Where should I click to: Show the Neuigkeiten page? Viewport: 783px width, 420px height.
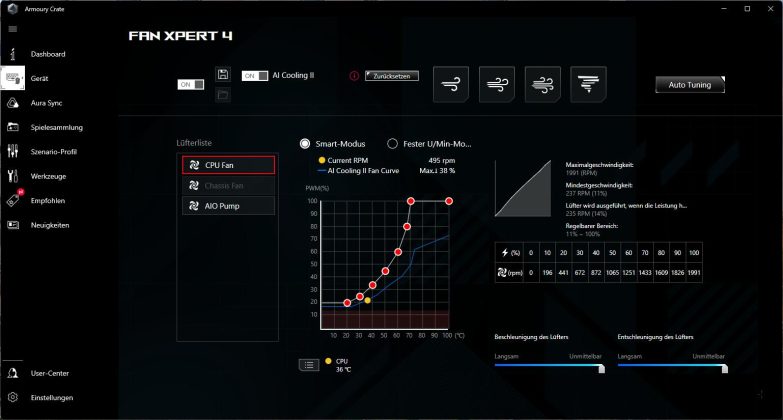coord(50,225)
